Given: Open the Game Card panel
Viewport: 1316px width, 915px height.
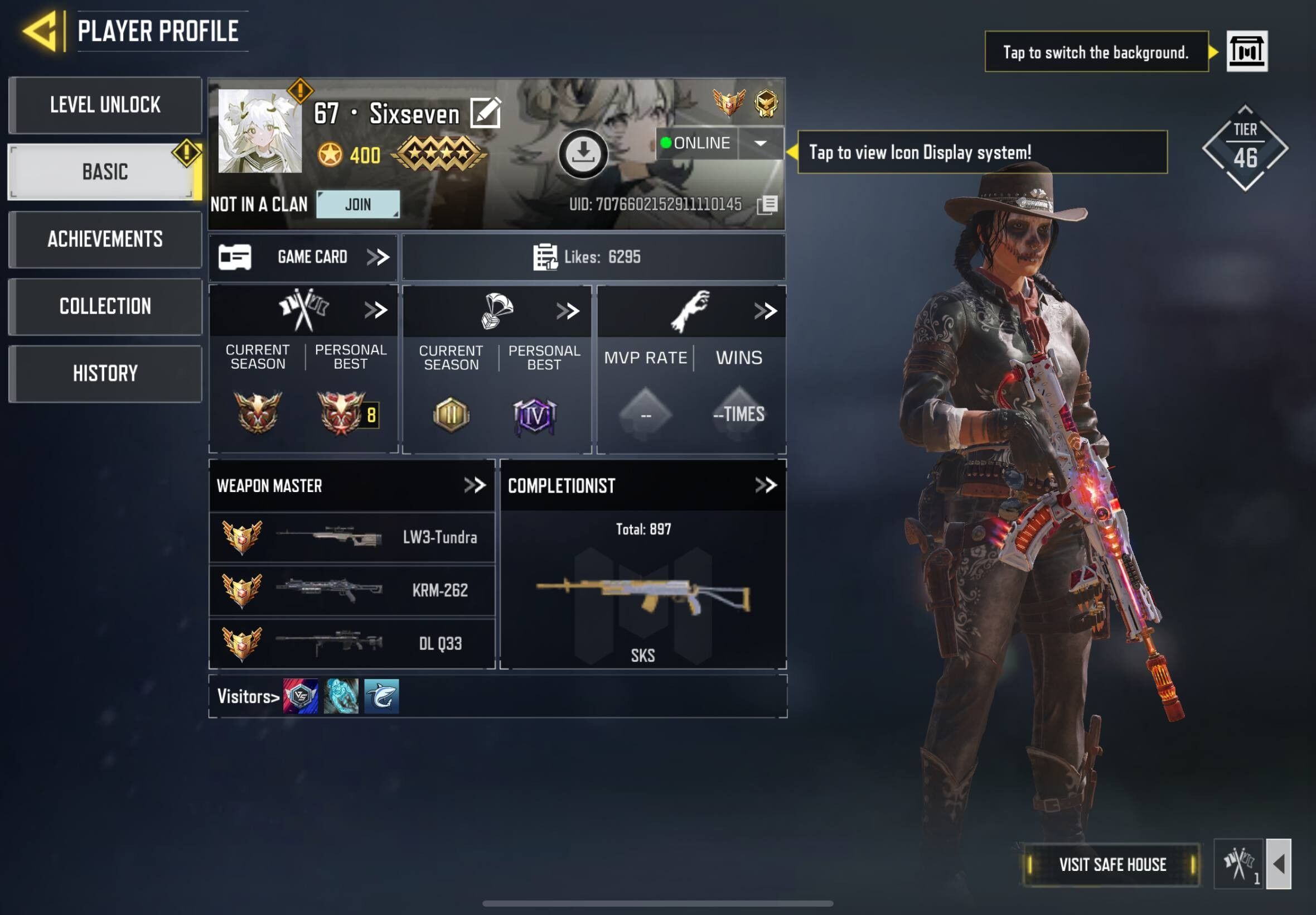Looking at the screenshot, I should 303,257.
